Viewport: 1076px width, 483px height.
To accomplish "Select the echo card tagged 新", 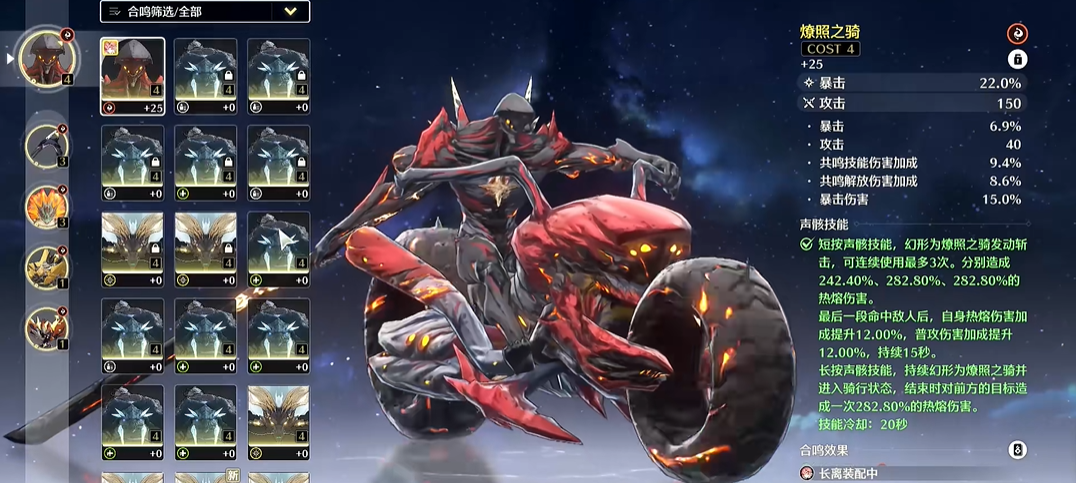I will point(207,477).
